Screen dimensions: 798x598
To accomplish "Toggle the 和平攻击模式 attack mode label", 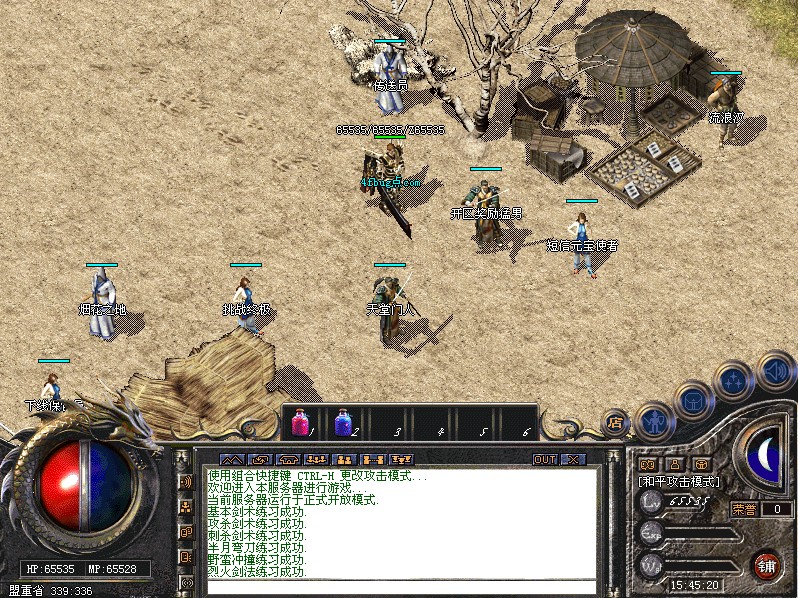I will 679,482.
